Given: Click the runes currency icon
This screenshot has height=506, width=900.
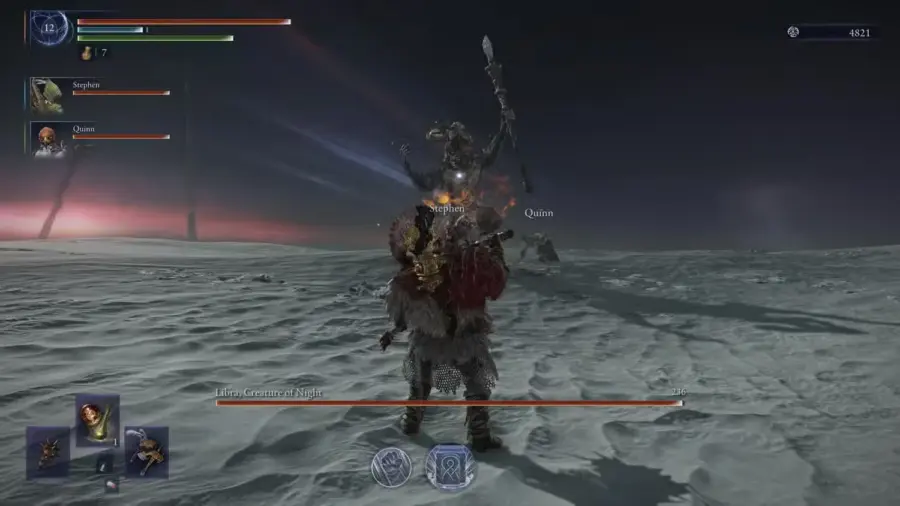Looking at the screenshot, I should pyautogui.click(x=793, y=32).
